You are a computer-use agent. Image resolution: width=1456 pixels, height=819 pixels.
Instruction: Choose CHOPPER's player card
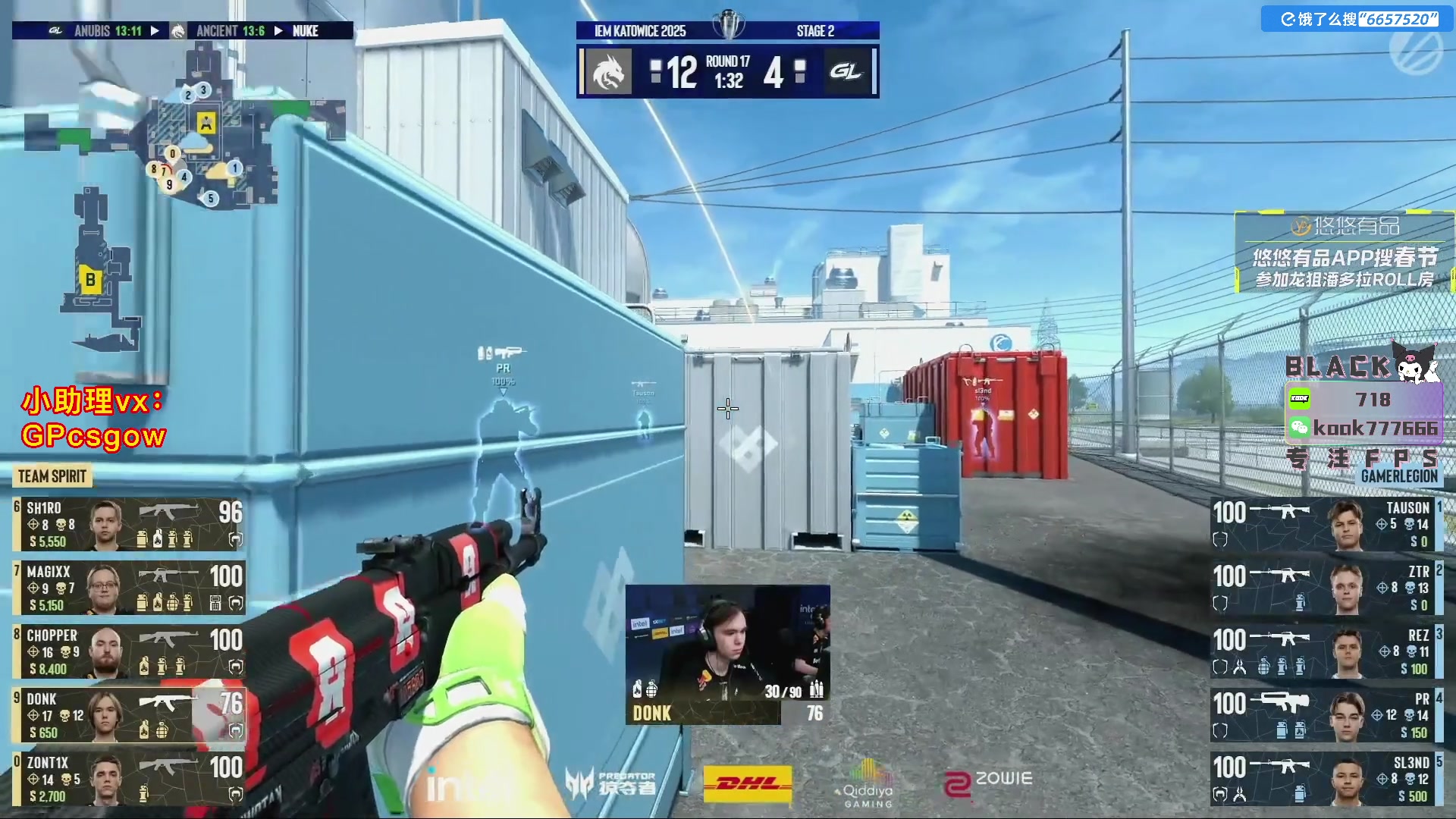129,651
